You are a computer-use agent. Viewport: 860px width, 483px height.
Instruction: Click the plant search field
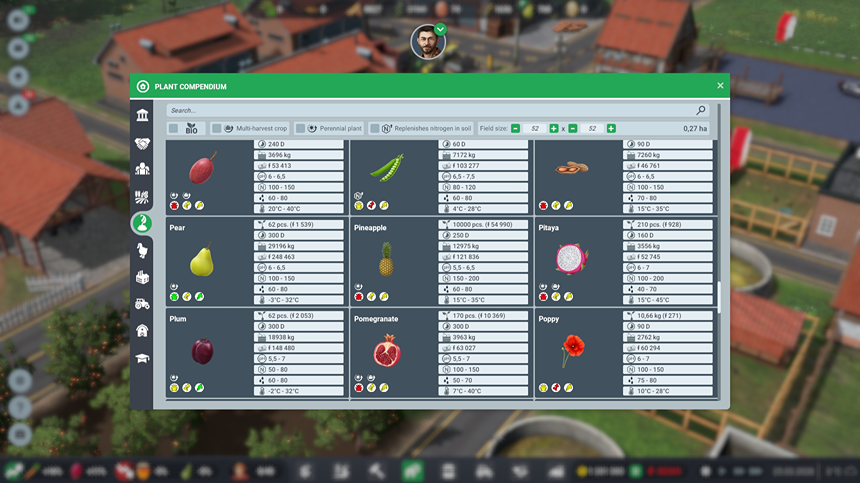click(430, 110)
